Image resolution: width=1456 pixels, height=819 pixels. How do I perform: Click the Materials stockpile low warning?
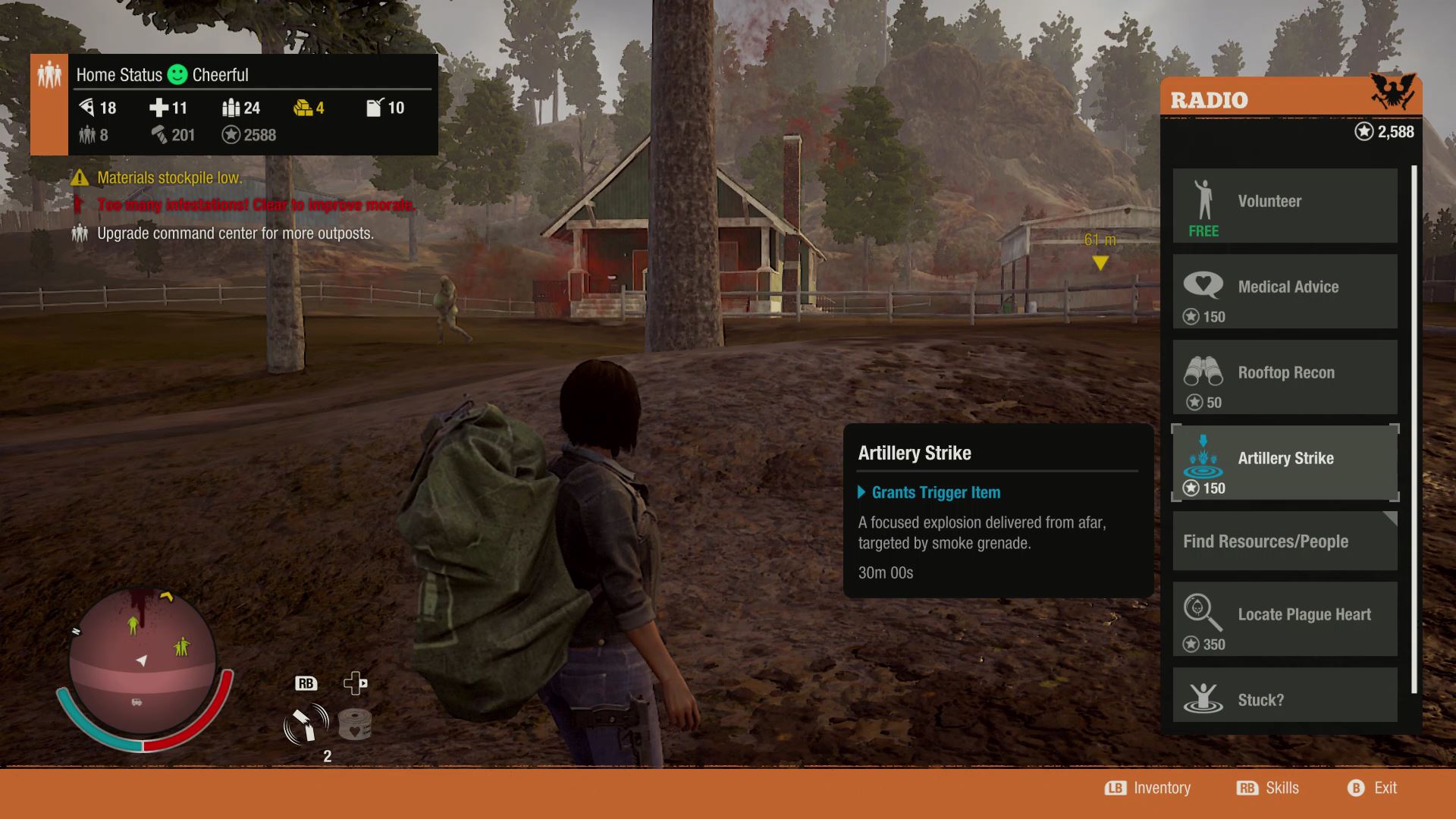coord(168,178)
